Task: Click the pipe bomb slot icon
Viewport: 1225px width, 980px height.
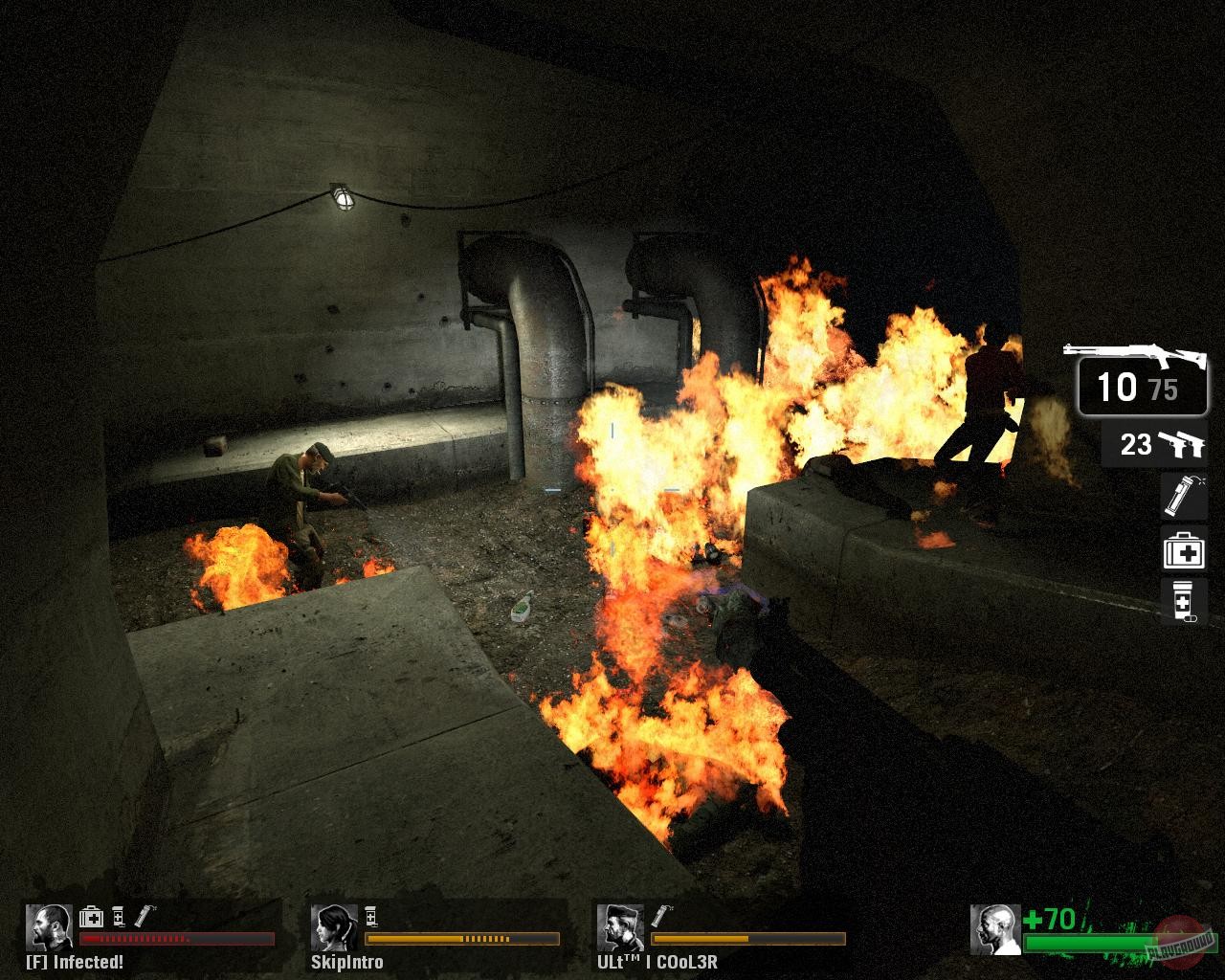Action: click(1184, 497)
